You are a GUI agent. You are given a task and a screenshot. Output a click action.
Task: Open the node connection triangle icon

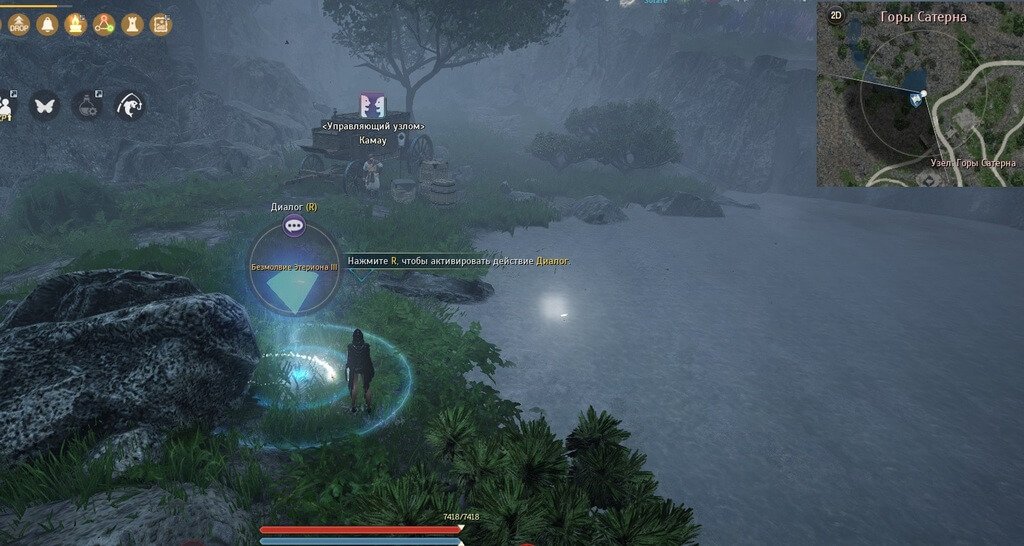pos(103,24)
